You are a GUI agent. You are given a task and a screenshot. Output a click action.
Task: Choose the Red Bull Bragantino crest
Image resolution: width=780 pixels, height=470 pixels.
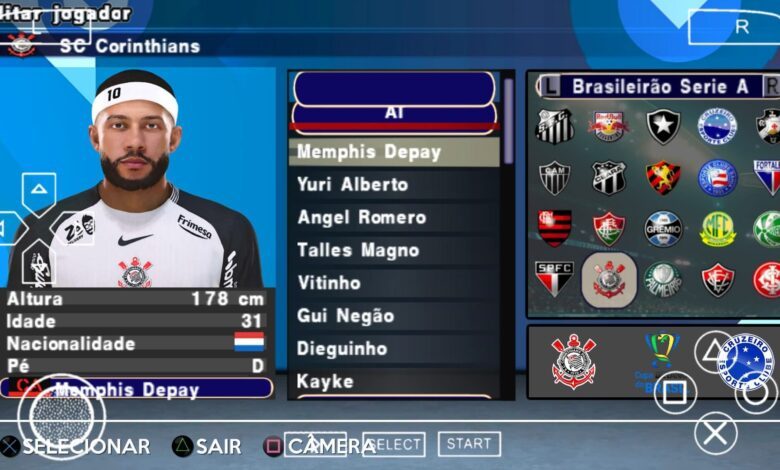click(608, 126)
